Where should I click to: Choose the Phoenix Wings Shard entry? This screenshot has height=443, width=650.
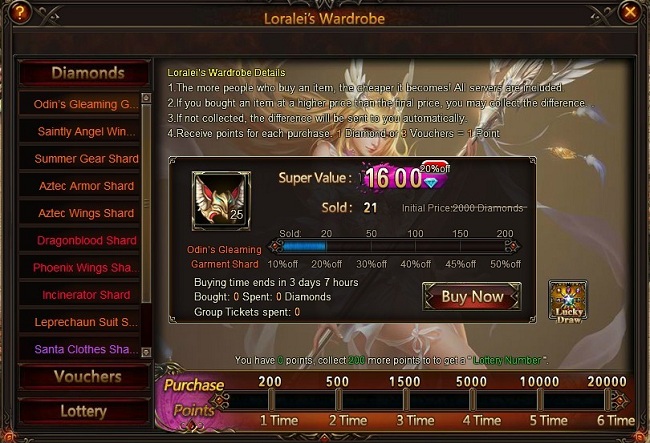[85, 268]
